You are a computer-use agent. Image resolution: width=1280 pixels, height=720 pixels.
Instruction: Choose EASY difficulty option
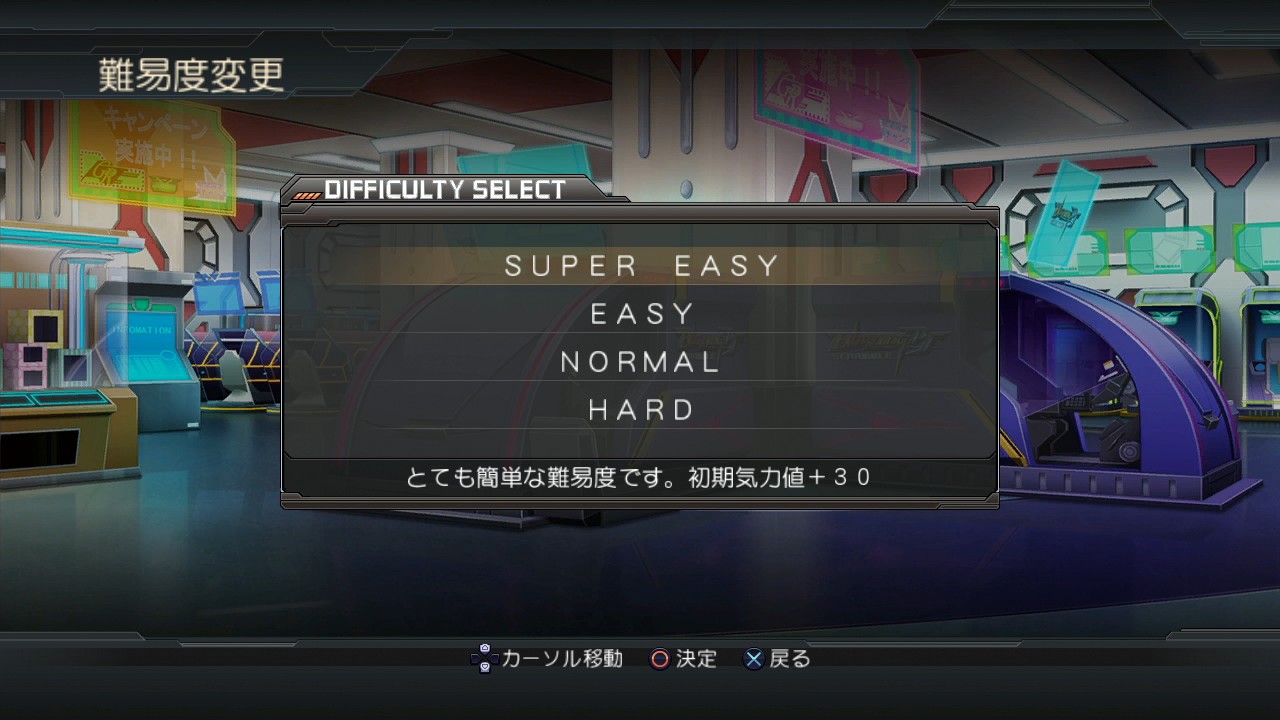(x=641, y=314)
